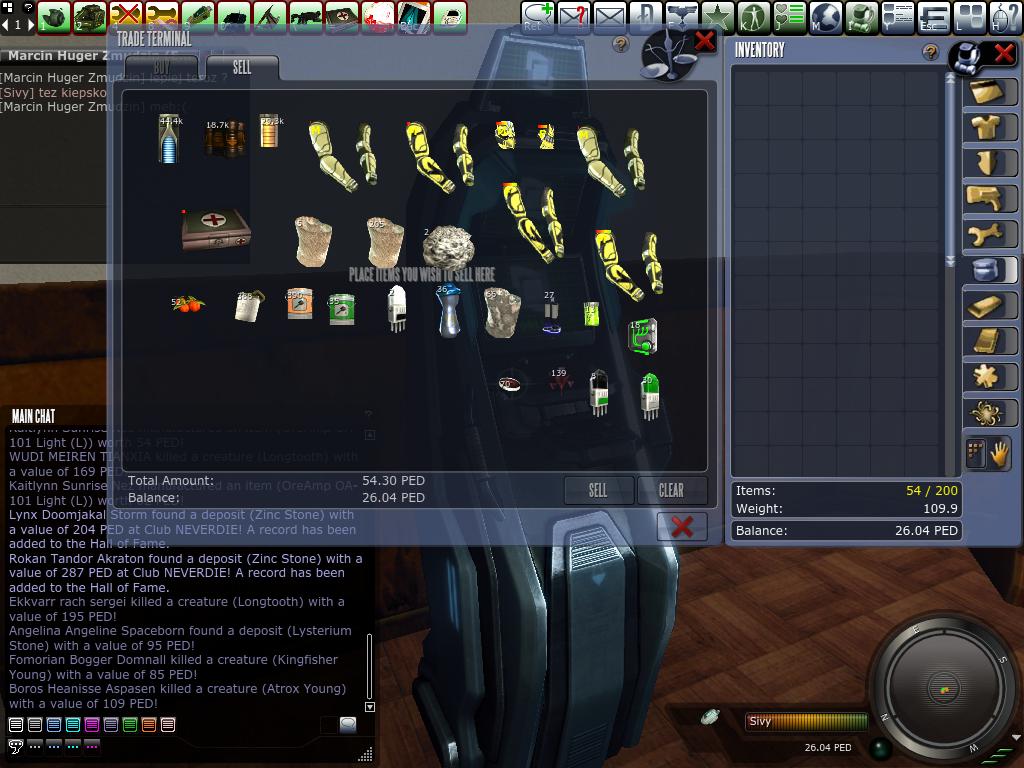Pick the orange fruit stack
1024x768 pixels.
coord(187,303)
